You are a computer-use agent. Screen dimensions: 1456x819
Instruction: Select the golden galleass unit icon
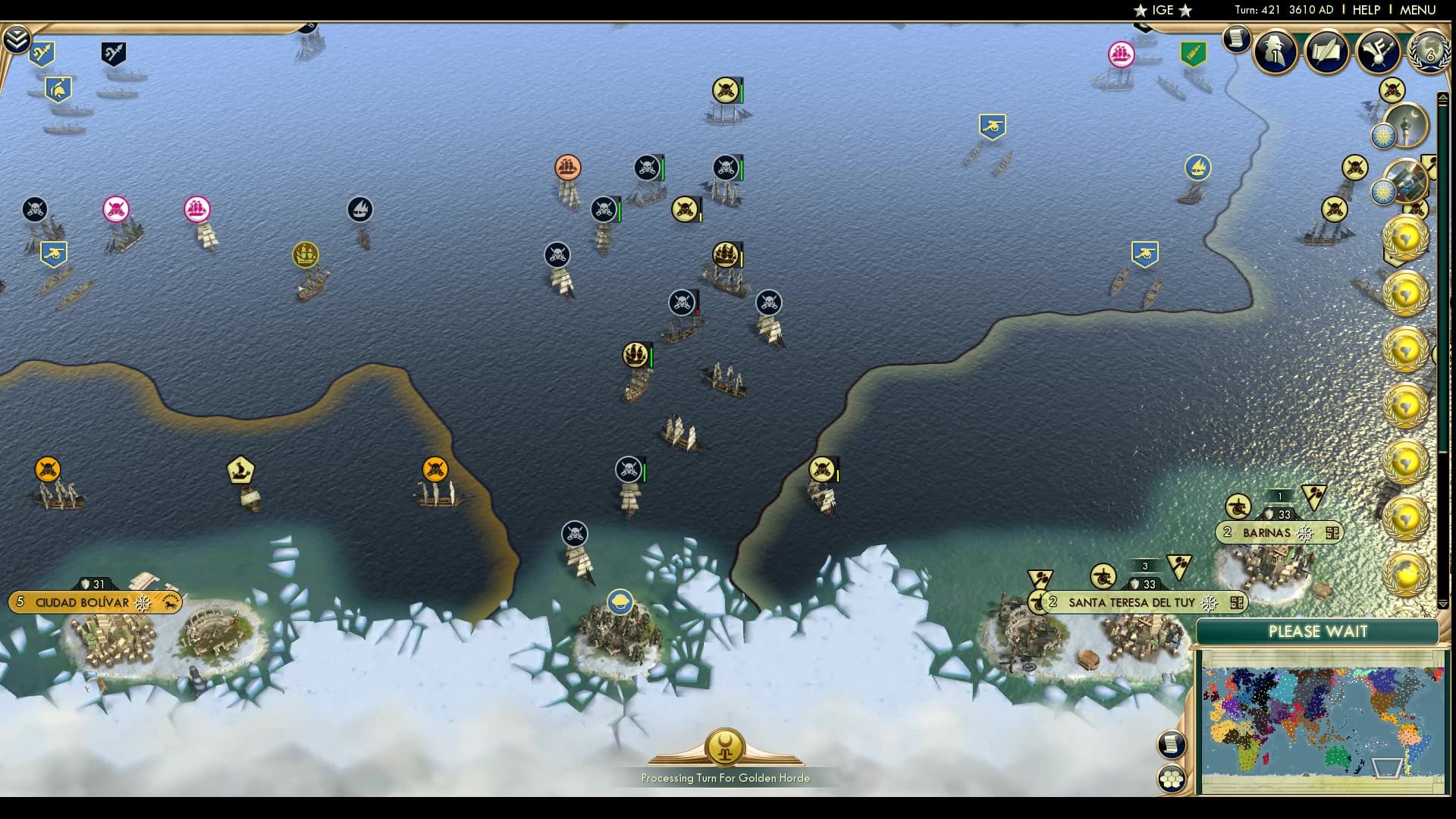coord(306,256)
